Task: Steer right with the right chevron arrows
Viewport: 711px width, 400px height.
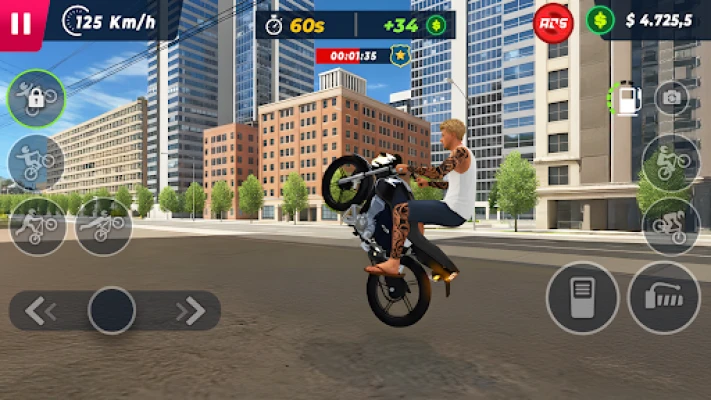Action: click(189, 311)
